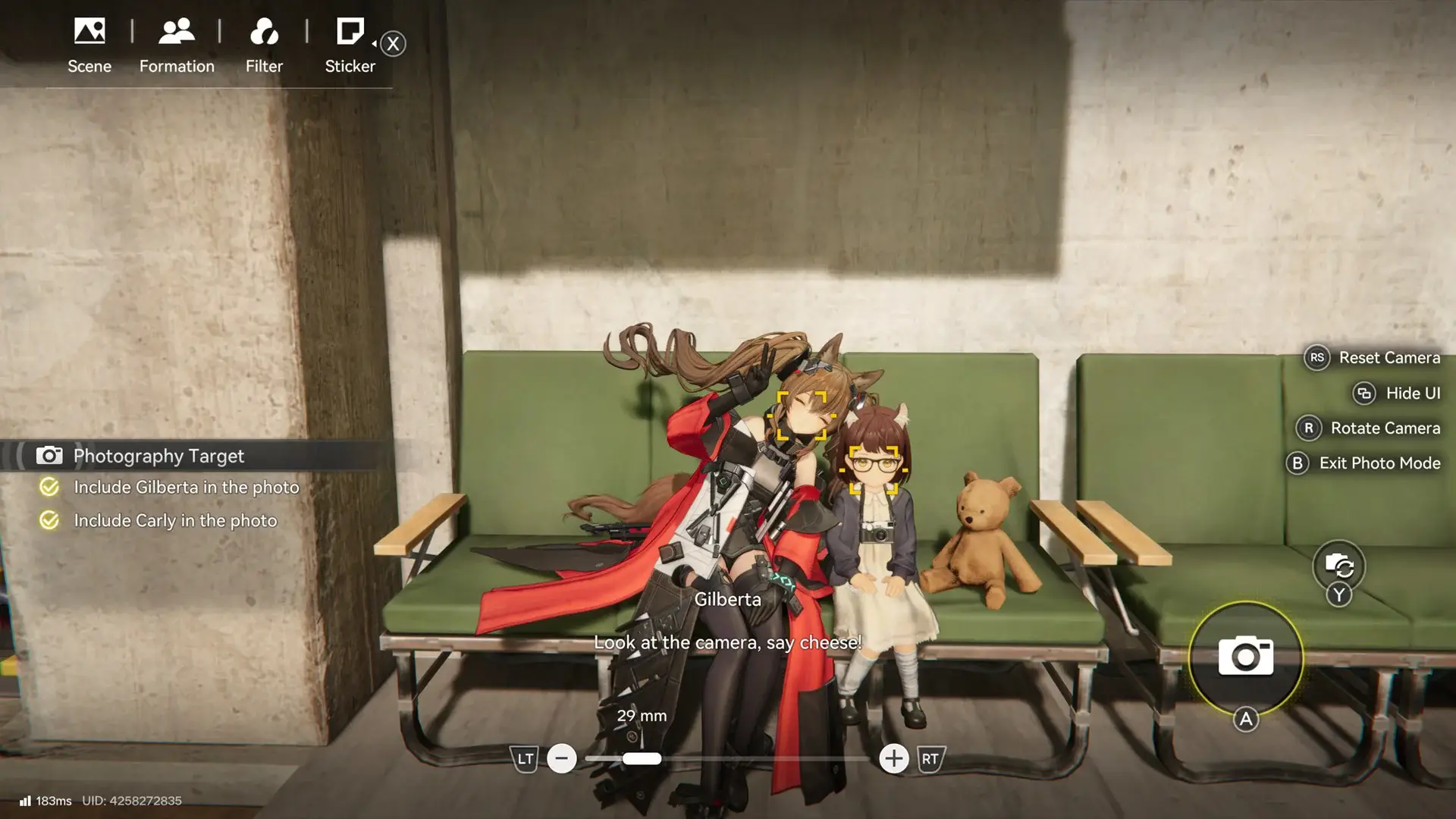The width and height of the screenshot is (1456, 819).
Task: Click the R Rotate Camera control
Action: (1308, 428)
